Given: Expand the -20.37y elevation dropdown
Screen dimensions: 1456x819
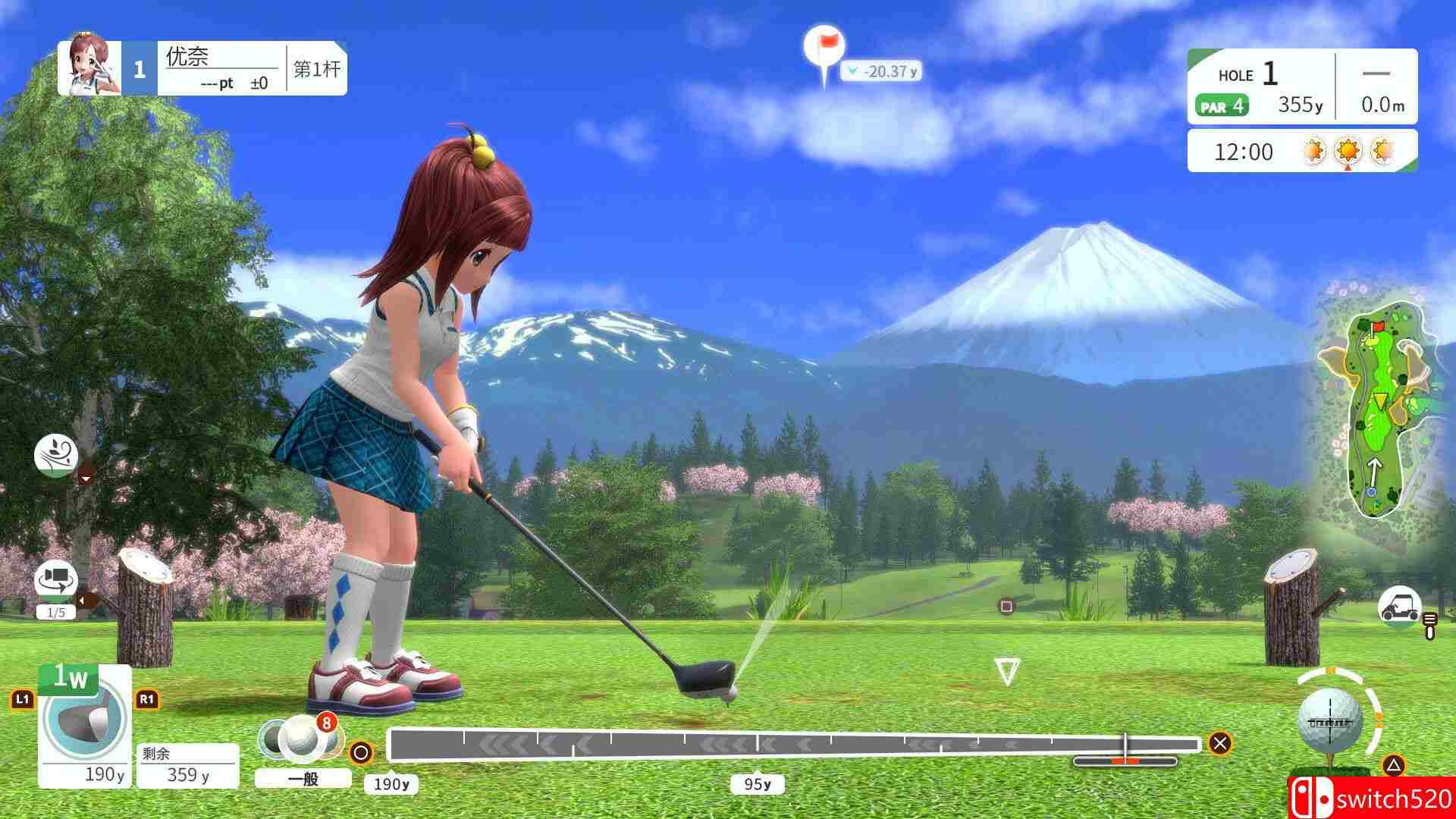Looking at the screenshot, I should coord(883,73).
